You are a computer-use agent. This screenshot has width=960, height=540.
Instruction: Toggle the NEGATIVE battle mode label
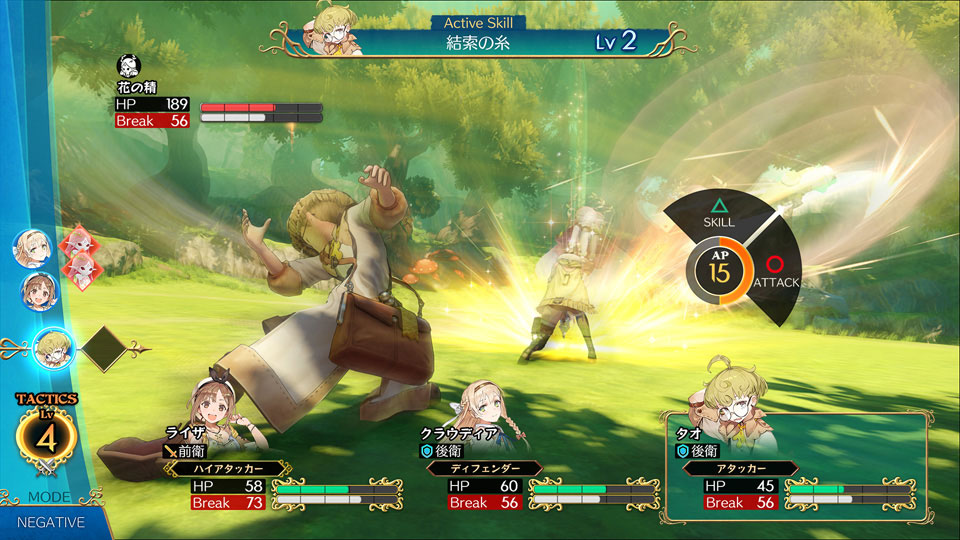coord(50,521)
